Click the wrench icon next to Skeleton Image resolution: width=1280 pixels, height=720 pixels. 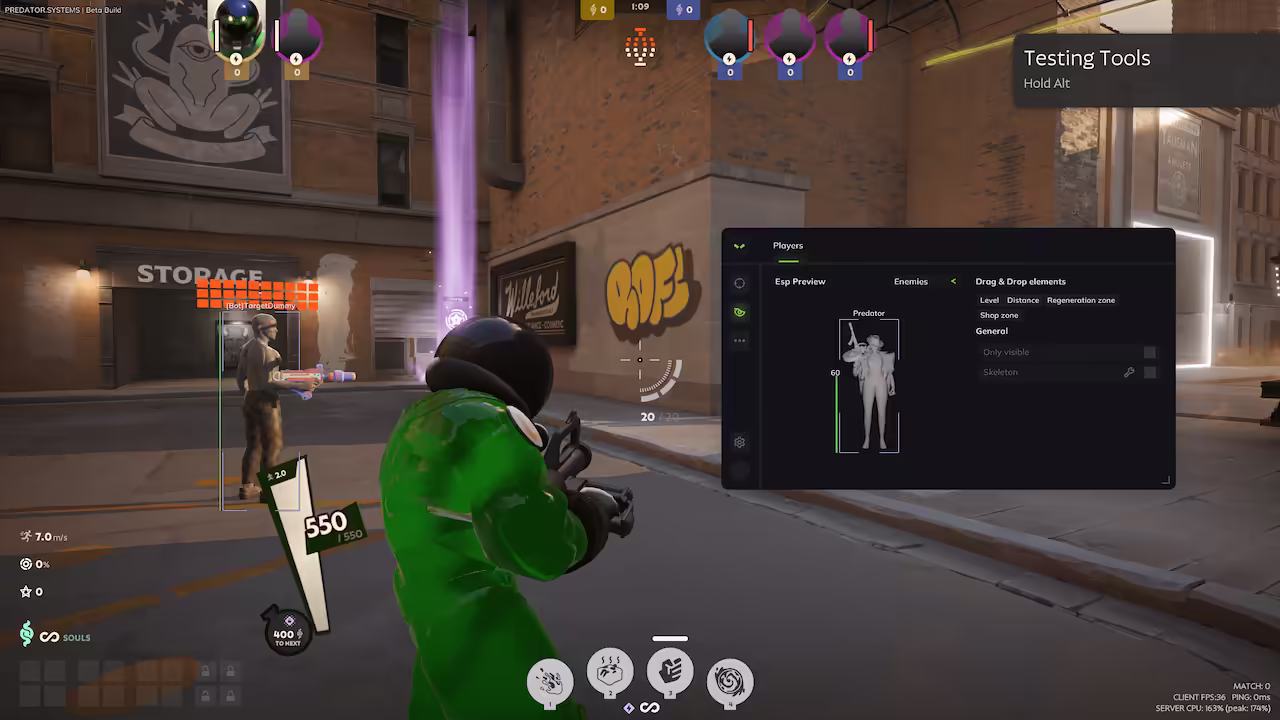coord(1129,371)
